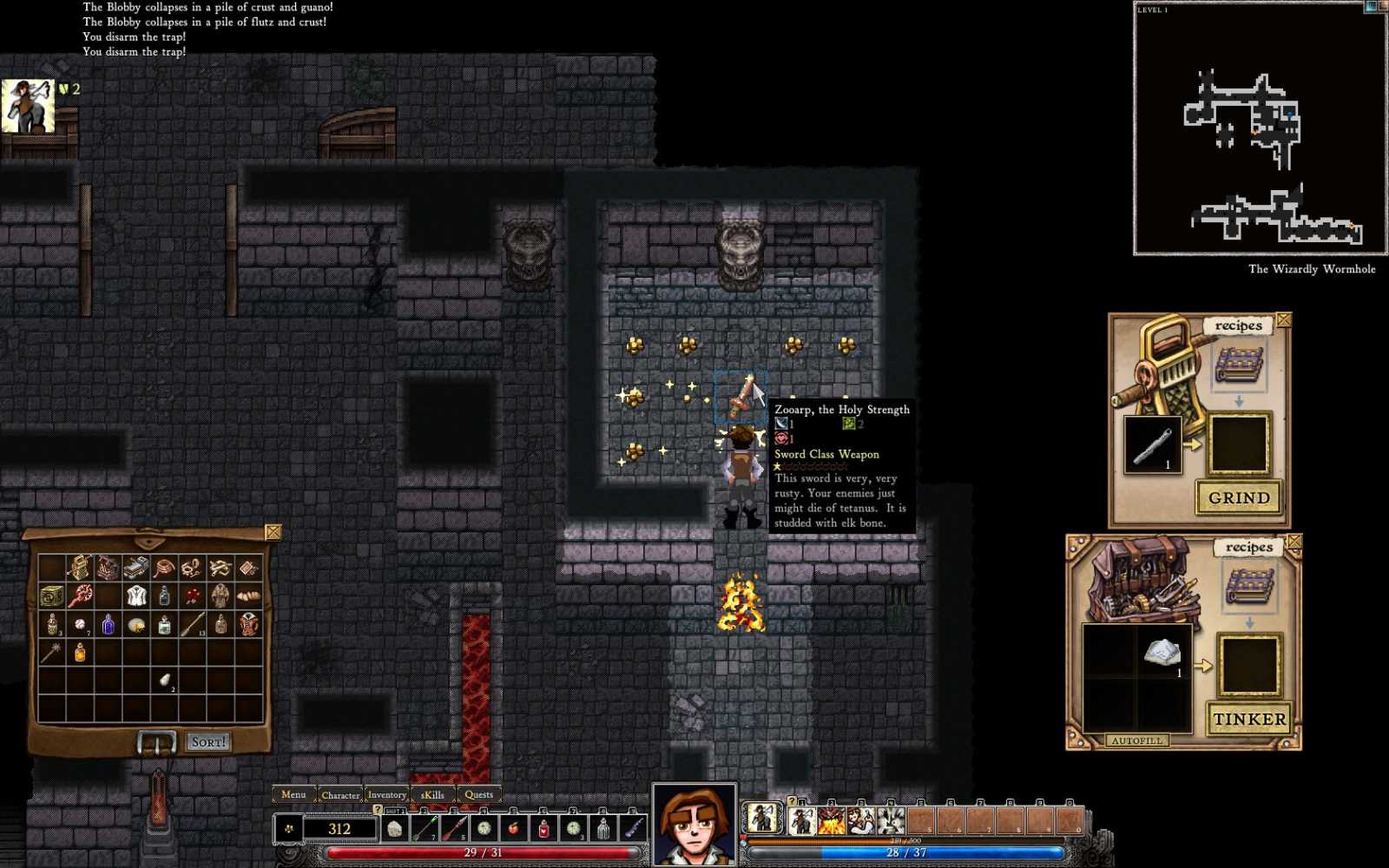This screenshot has height=868, width=1389.
Task: Click the paw icon beside the gold counter
Action: pos(288,828)
